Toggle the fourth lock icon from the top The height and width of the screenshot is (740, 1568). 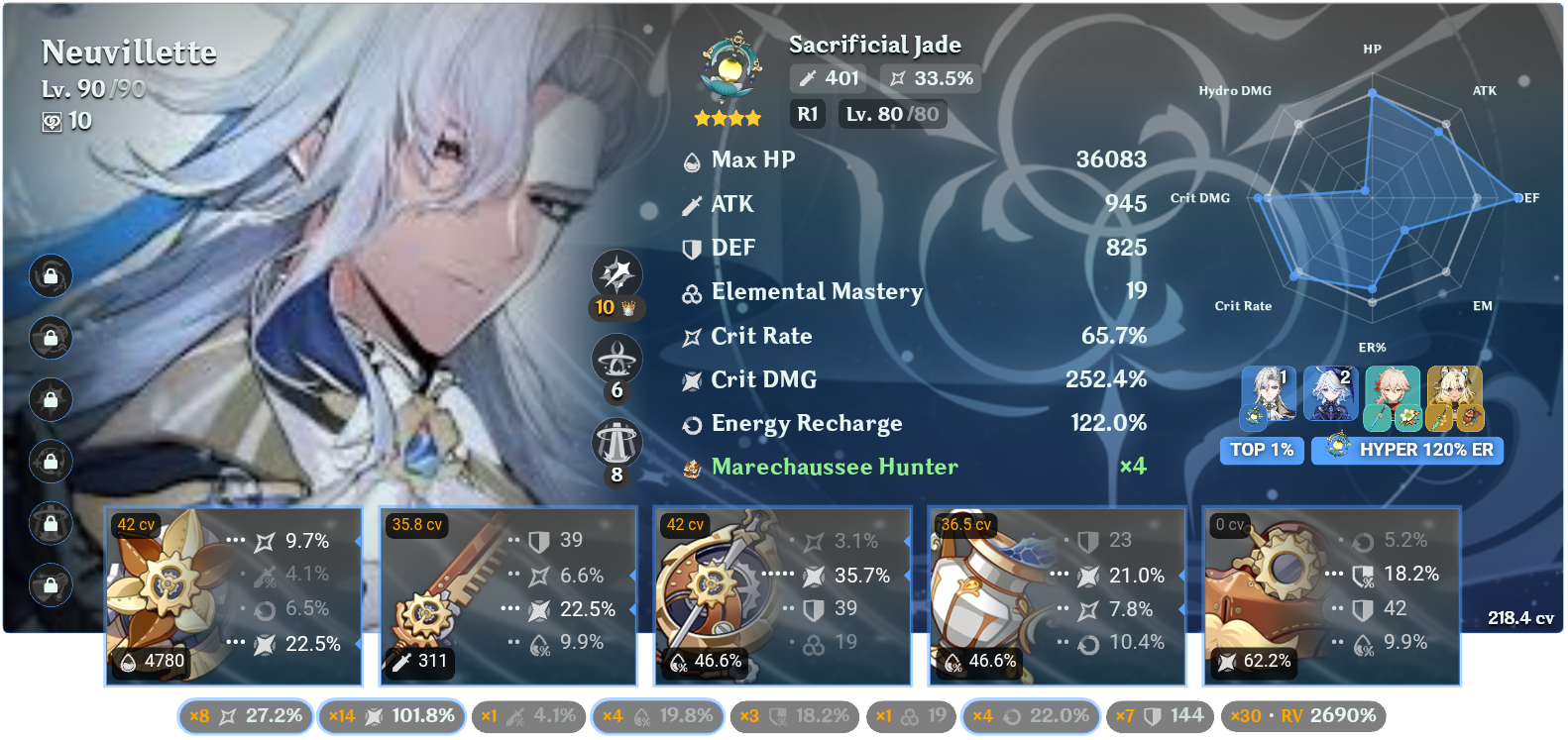(51, 462)
